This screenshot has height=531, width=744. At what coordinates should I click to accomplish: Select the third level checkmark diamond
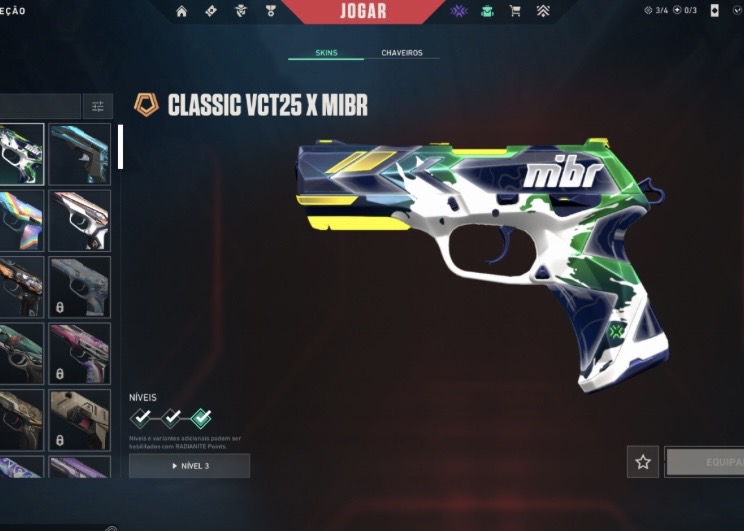(x=201, y=417)
